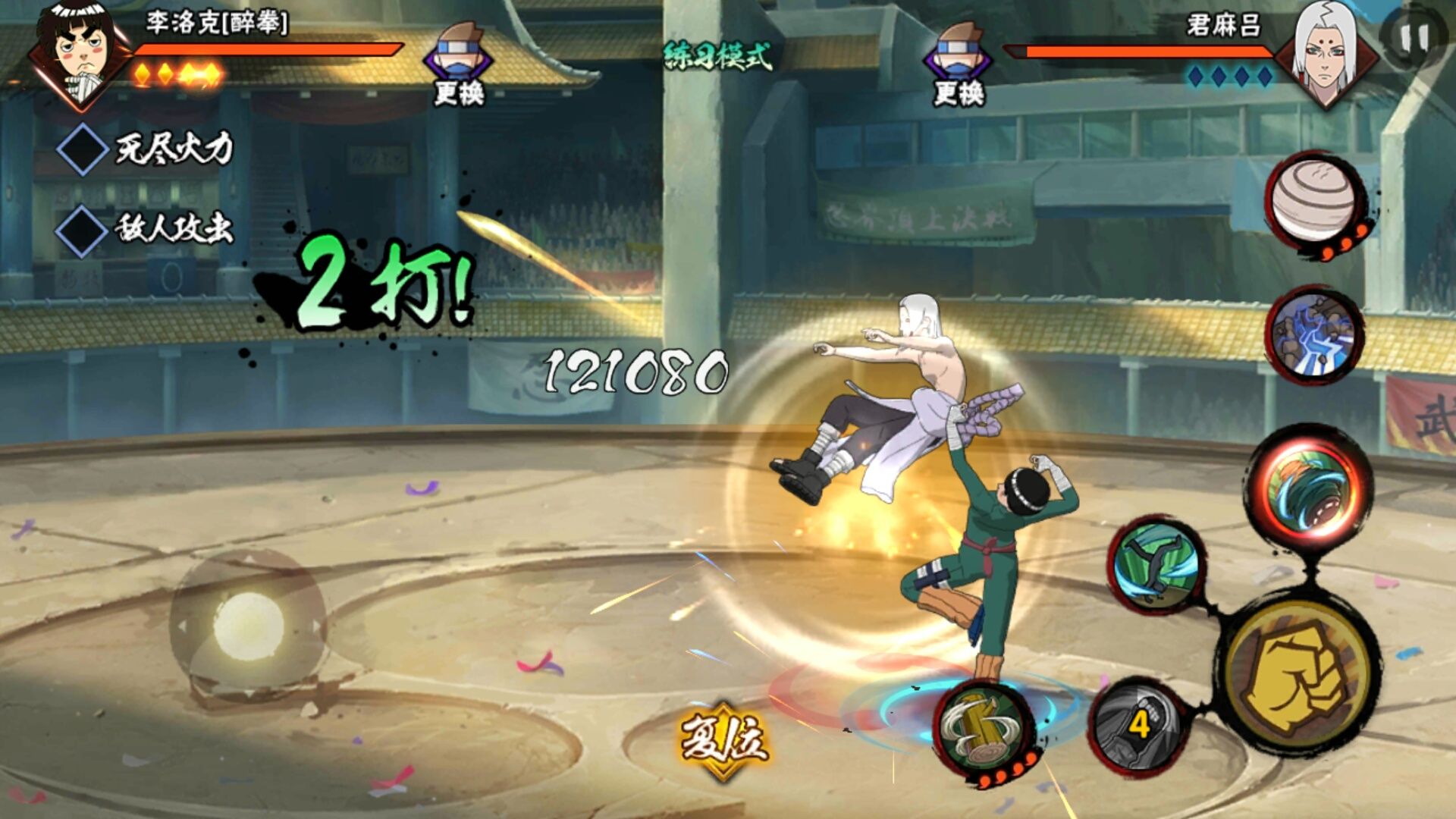1456x819 pixels.
Task: Swap the right opponent's support ninja (更换)
Action: 958,64
